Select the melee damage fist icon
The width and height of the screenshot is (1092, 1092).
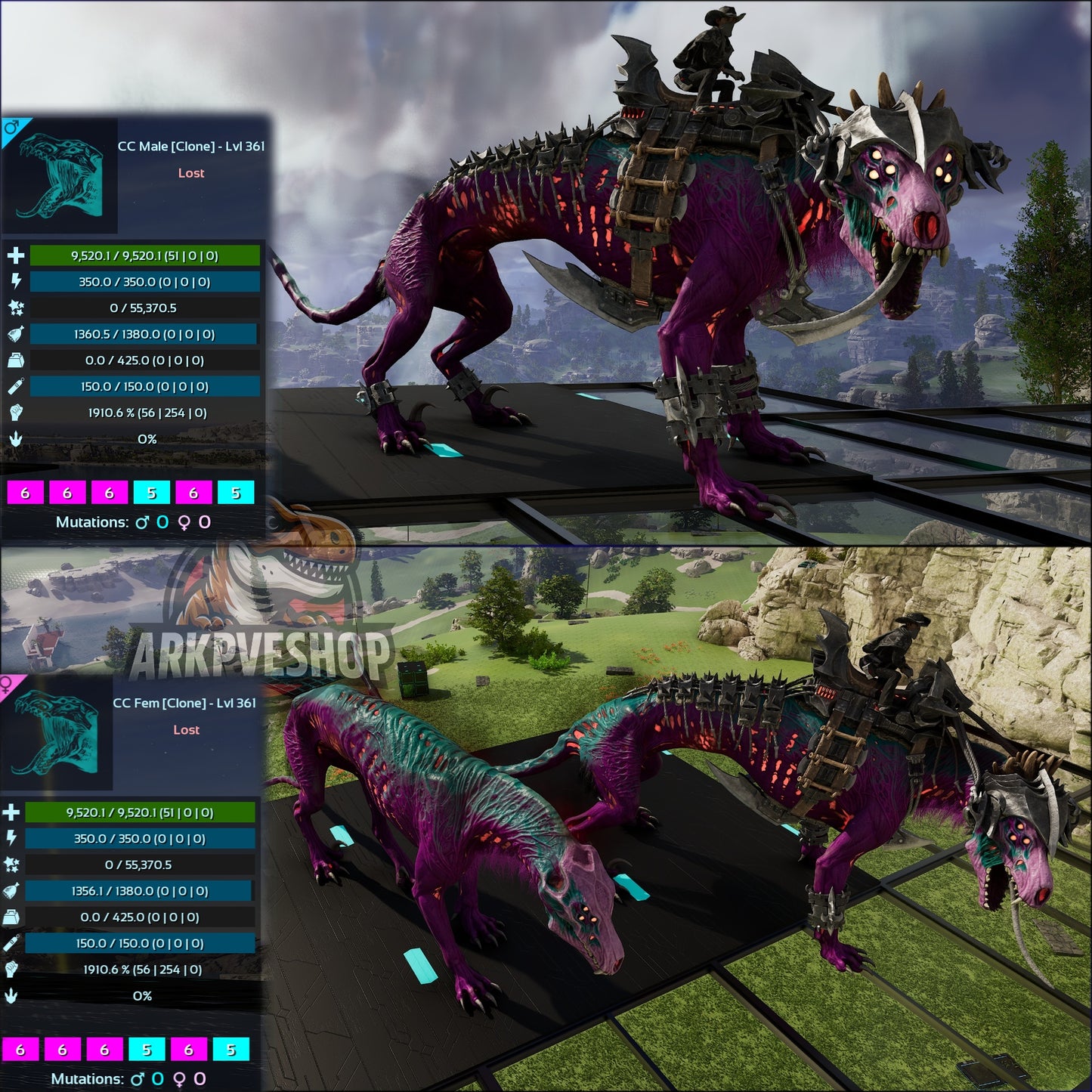pos(15,413)
